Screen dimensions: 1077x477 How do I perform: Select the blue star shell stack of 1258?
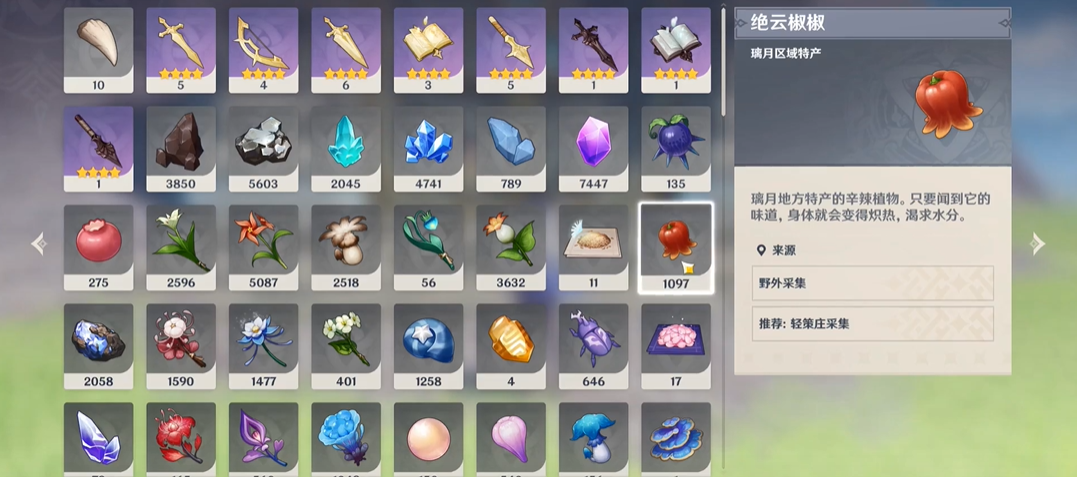tap(428, 339)
